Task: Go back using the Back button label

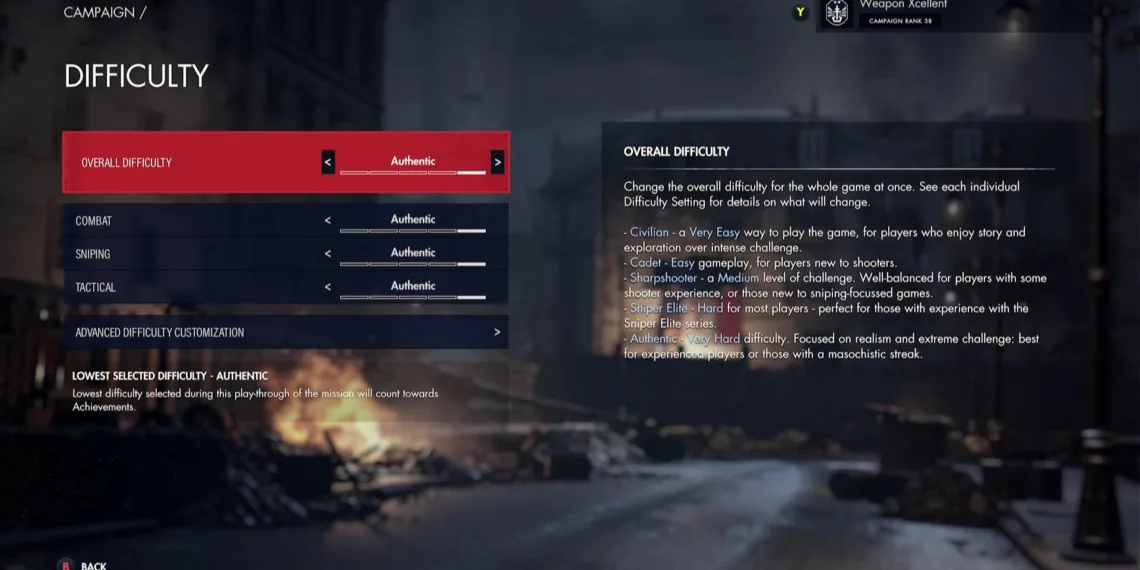Action: point(93,565)
